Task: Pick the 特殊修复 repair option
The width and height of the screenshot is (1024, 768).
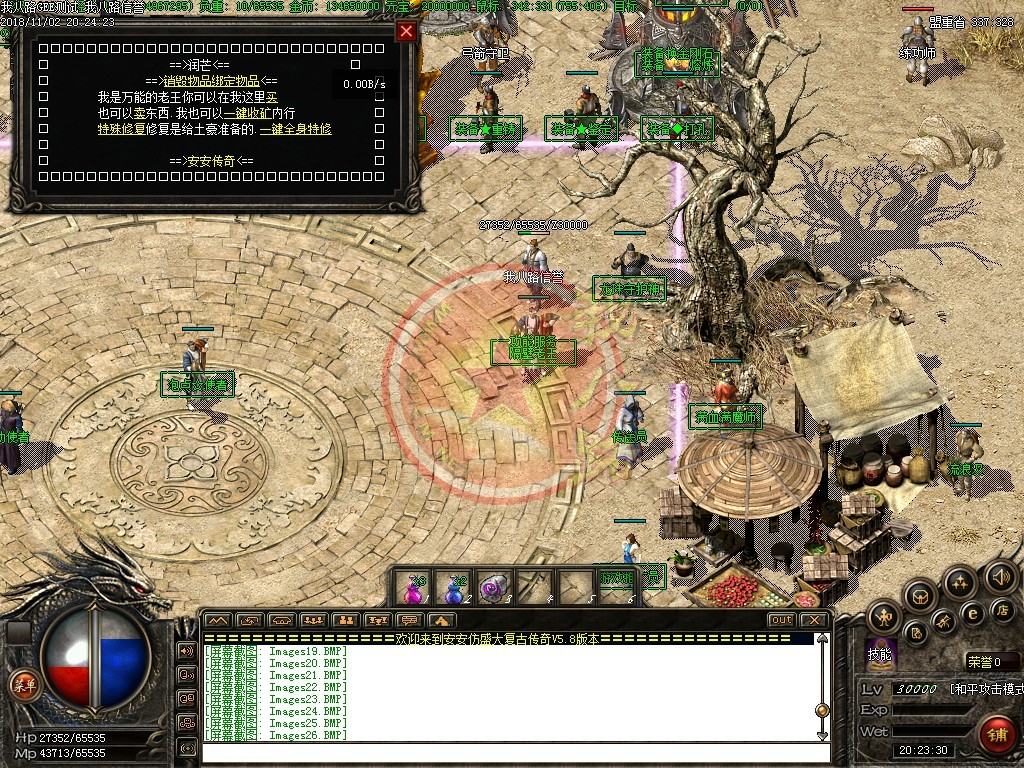Action: (120, 129)
